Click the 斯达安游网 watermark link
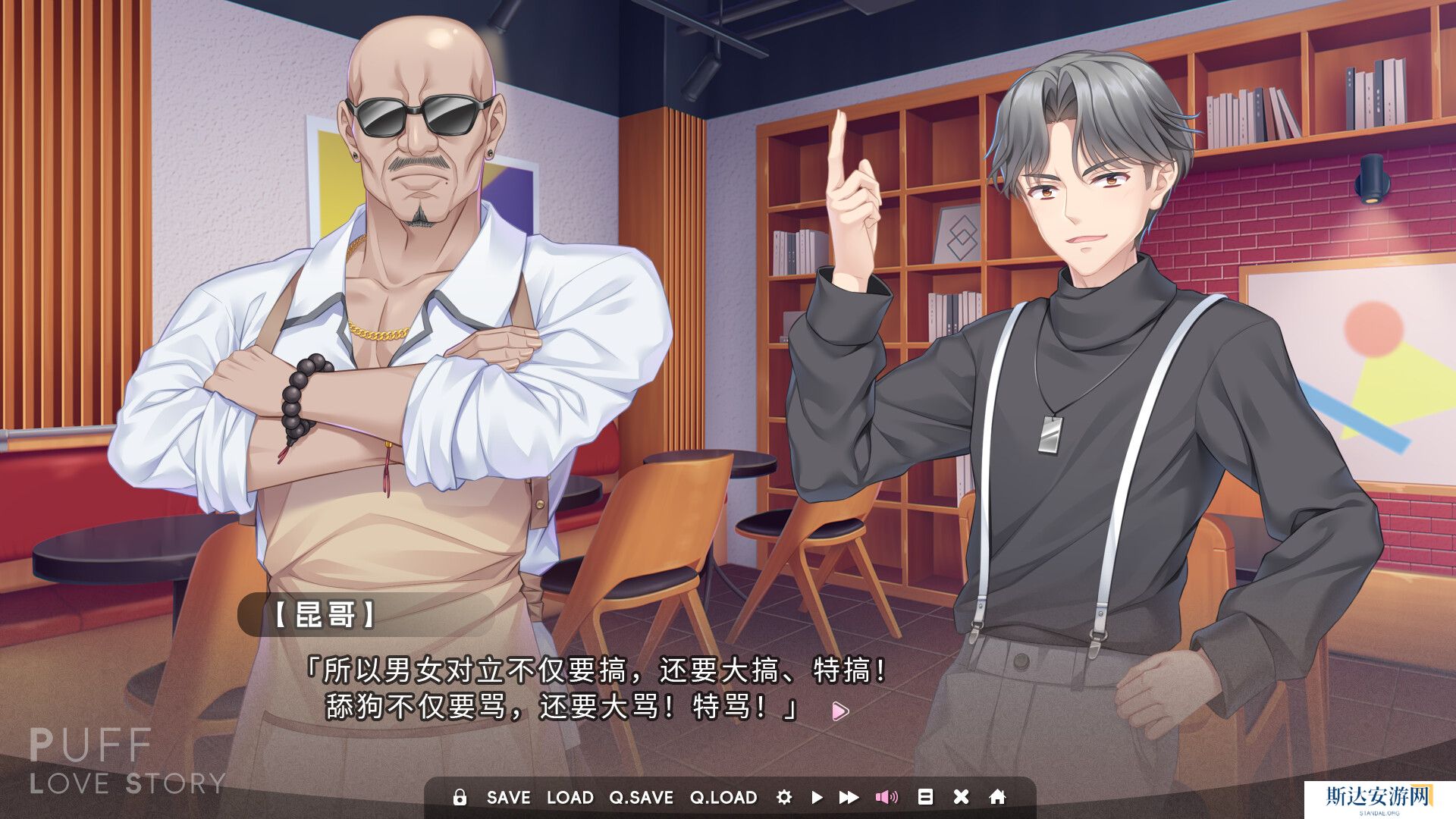Image resolution: width=1456 pixels, height=819 pixels. [x=1378, y=798]
